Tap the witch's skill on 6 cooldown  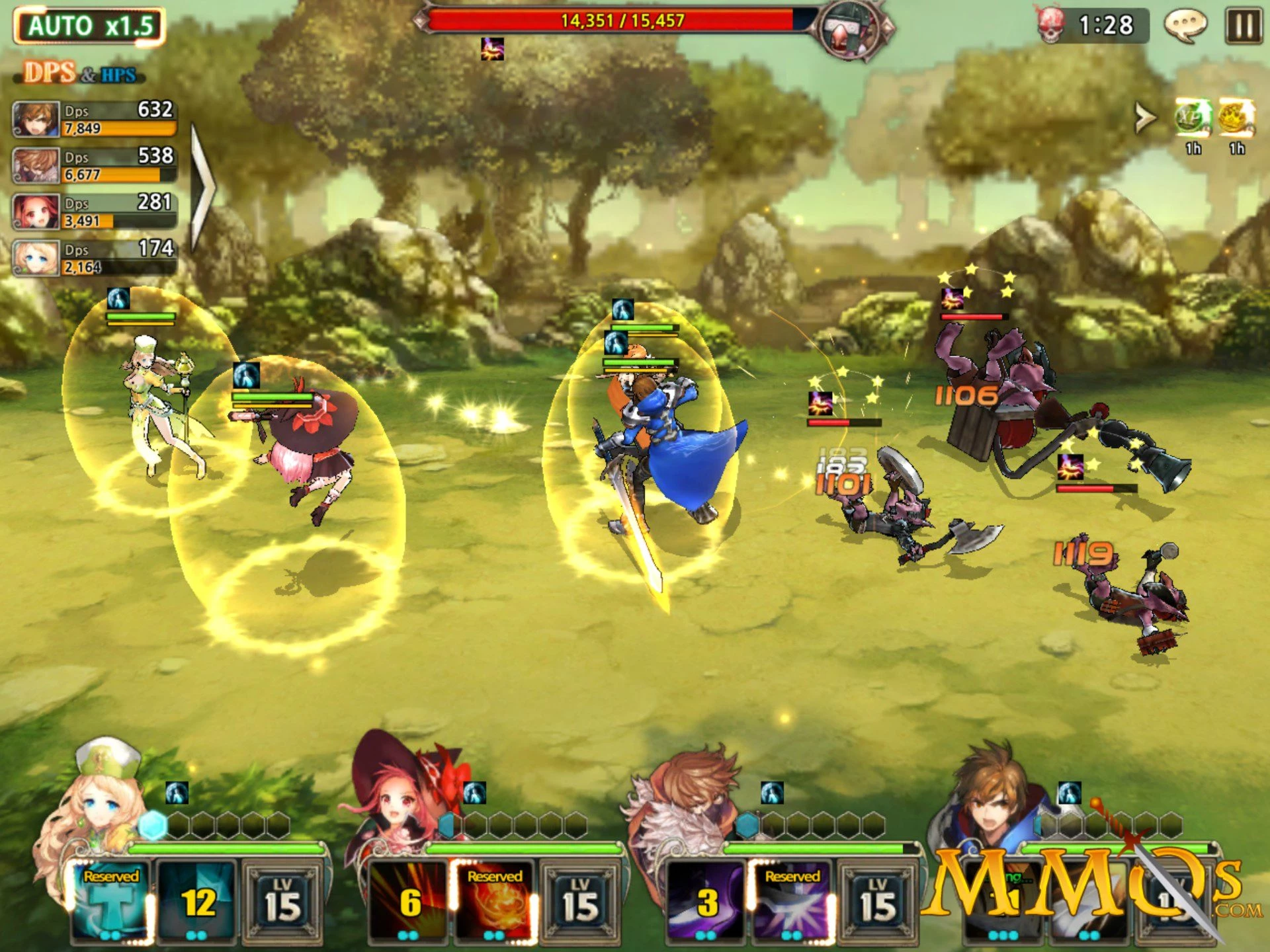click(408, 900)
